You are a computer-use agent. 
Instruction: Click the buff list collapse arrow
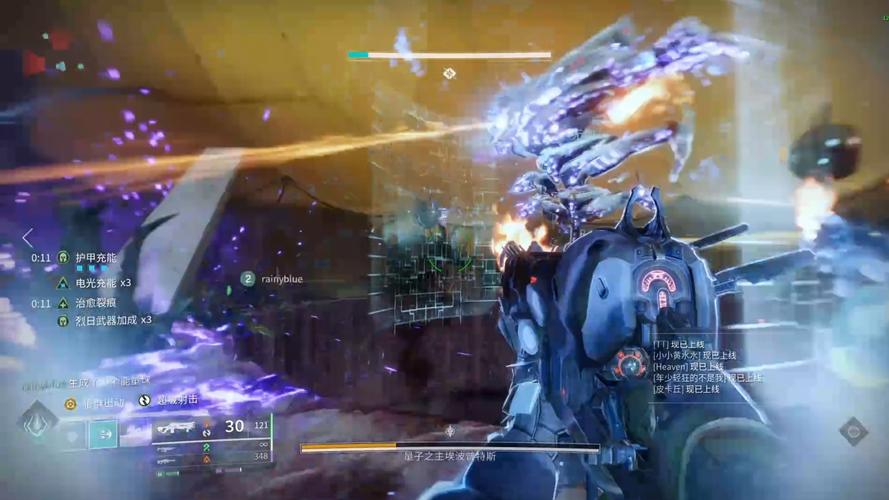point(28,238)
